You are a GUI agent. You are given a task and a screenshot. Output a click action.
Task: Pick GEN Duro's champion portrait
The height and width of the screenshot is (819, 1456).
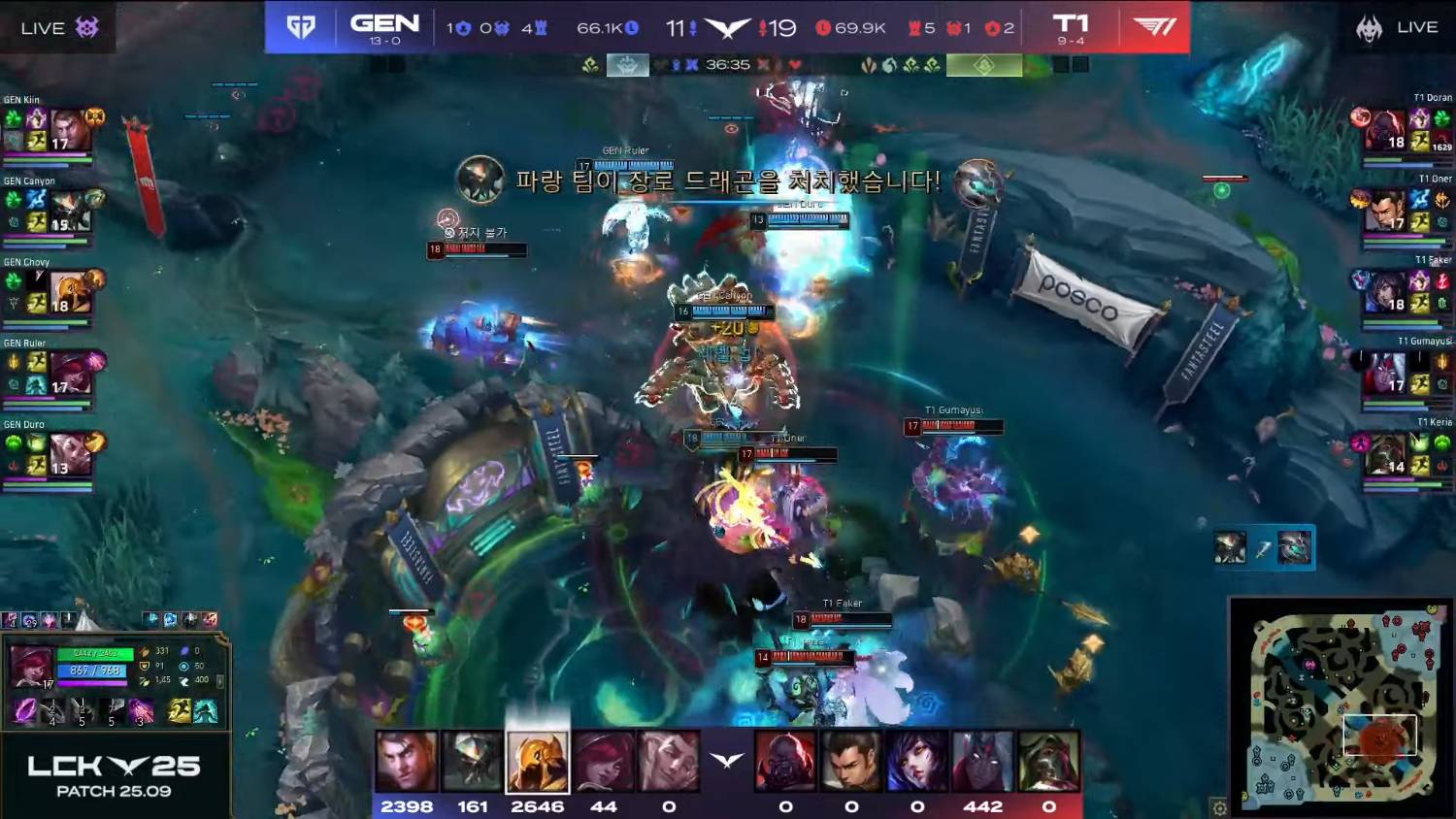click(69, 454)
